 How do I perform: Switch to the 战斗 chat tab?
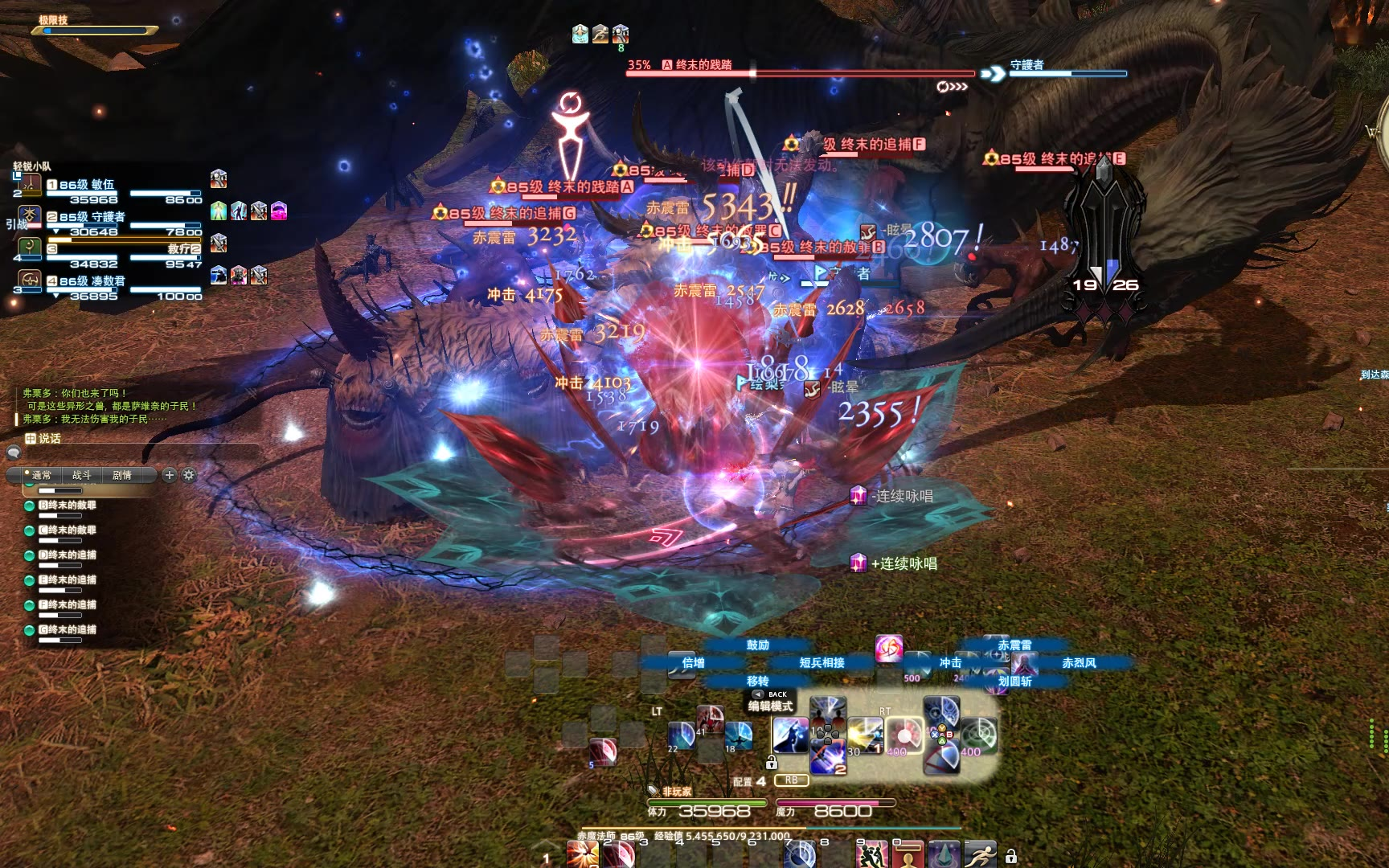pos(82,475)
